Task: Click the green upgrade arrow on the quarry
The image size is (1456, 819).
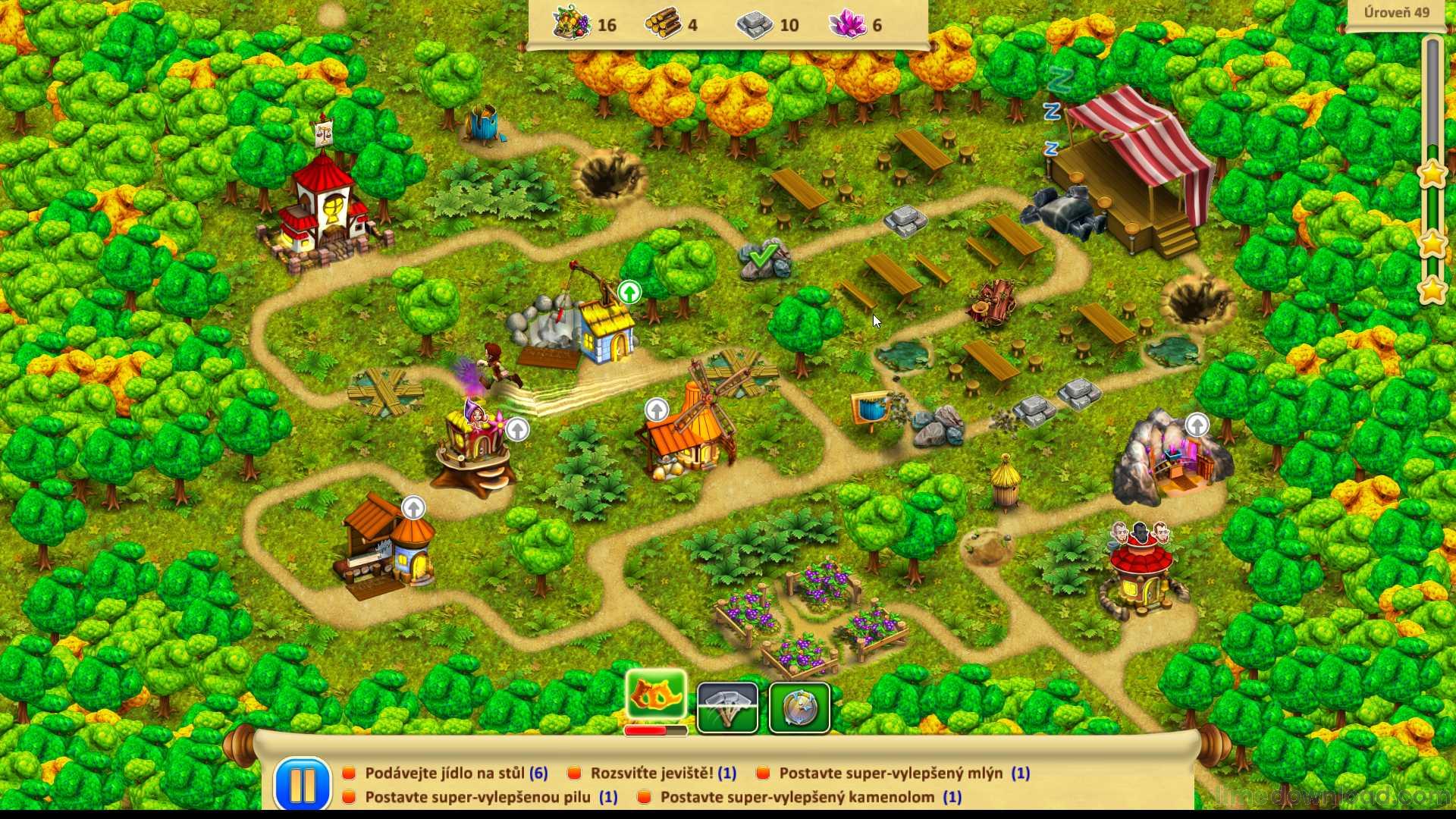Action: [629, 292]
